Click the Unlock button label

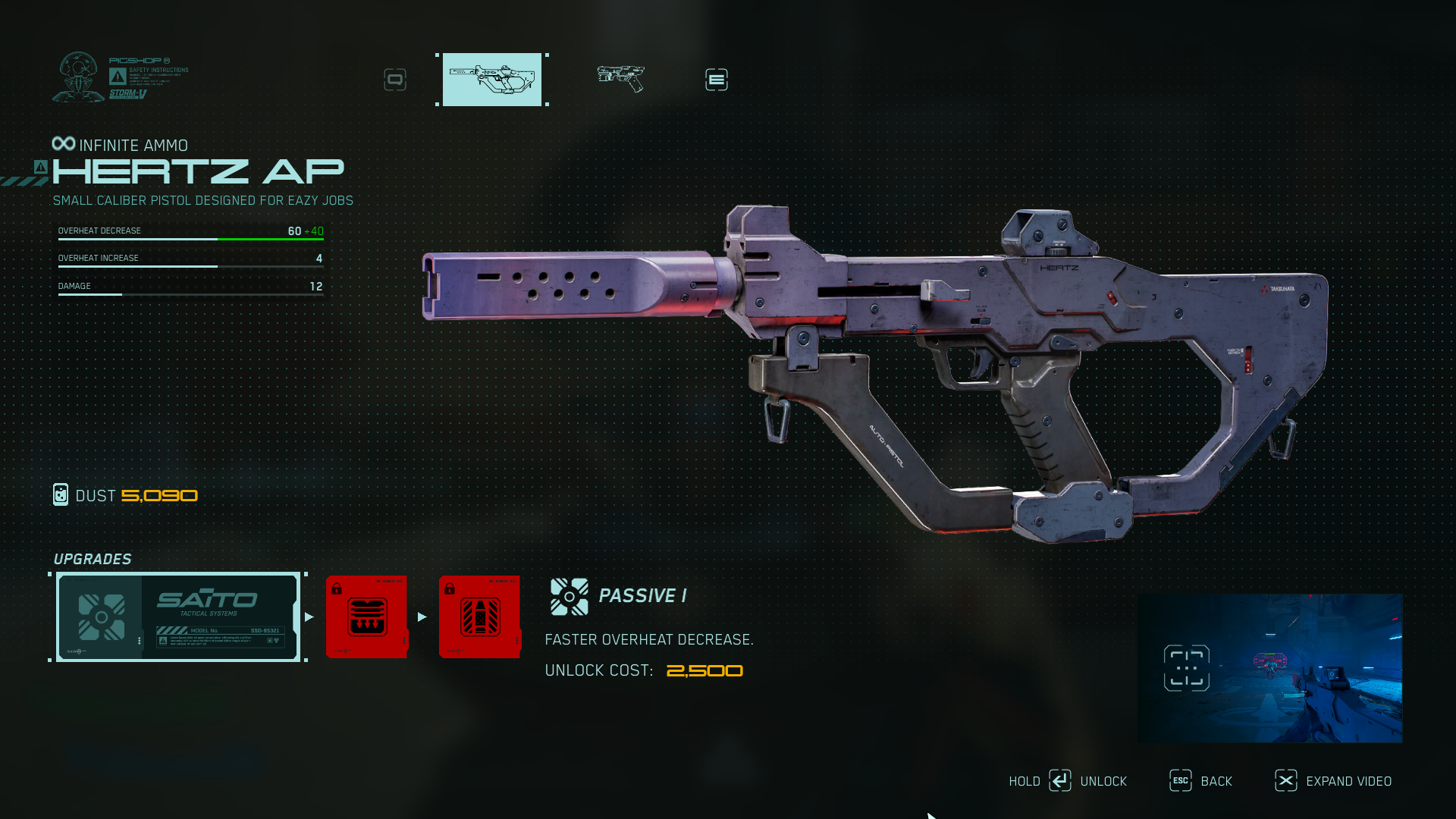1103,781
